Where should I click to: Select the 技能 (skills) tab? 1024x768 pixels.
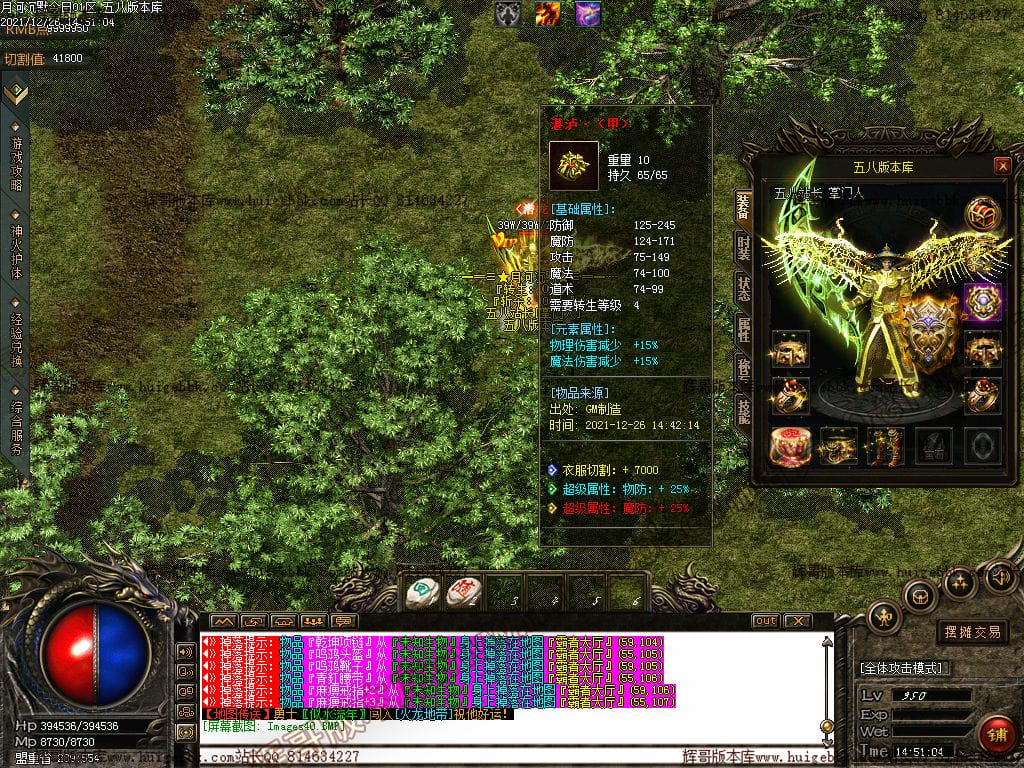(743, 410)
